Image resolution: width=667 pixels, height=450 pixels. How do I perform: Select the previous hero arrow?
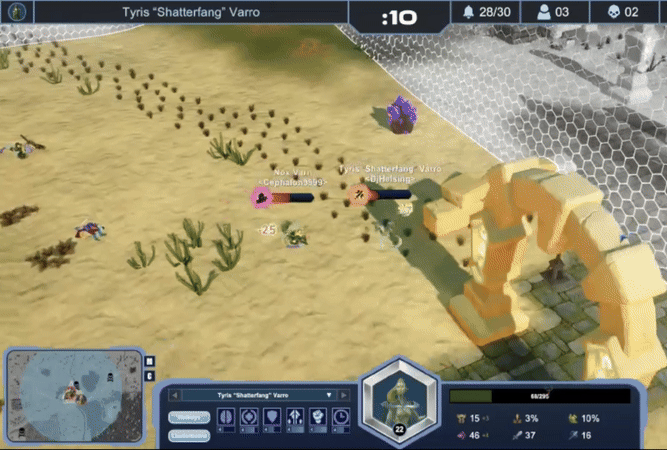tap(174, 395)
